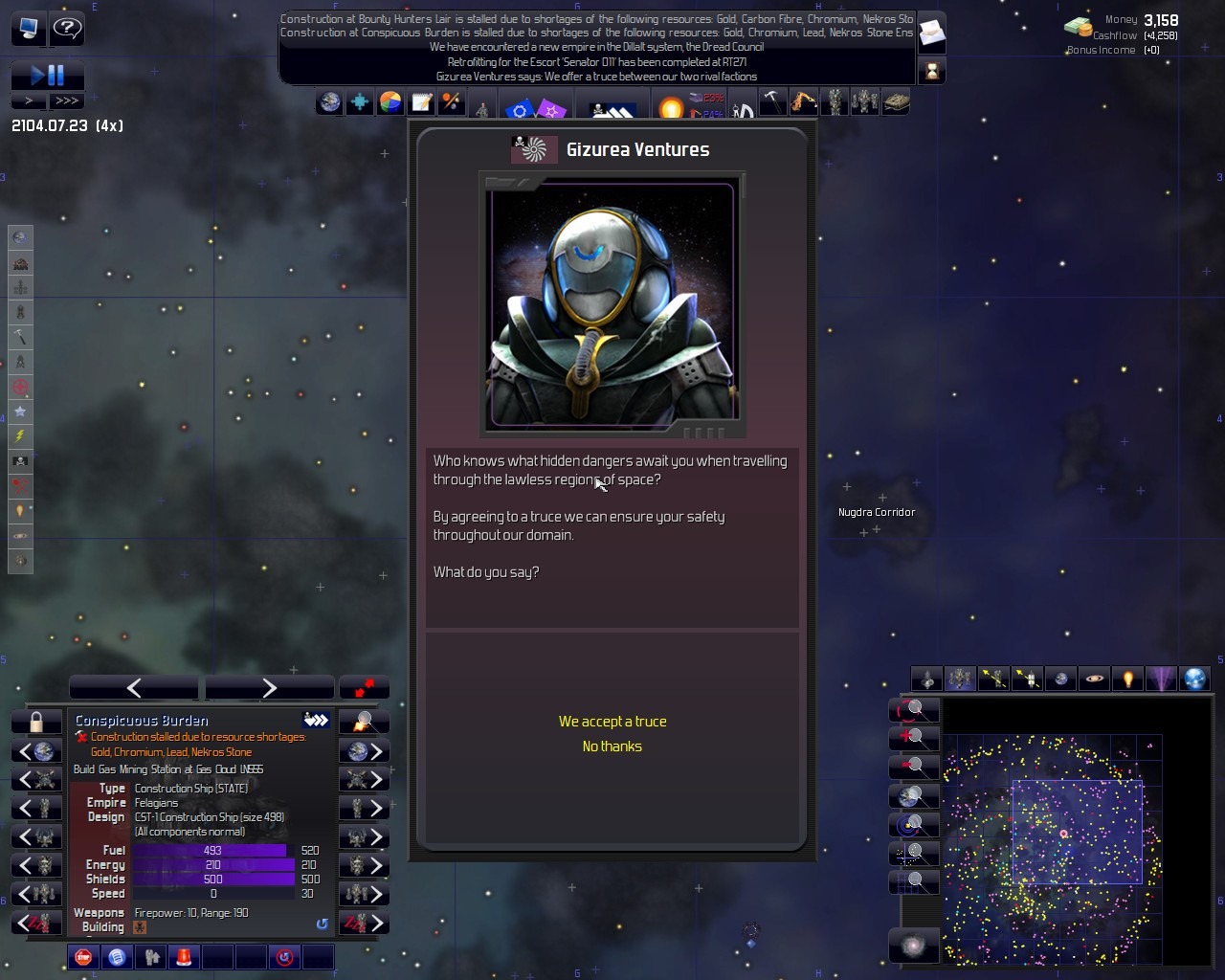Click the galaxy minimap

1053,847
